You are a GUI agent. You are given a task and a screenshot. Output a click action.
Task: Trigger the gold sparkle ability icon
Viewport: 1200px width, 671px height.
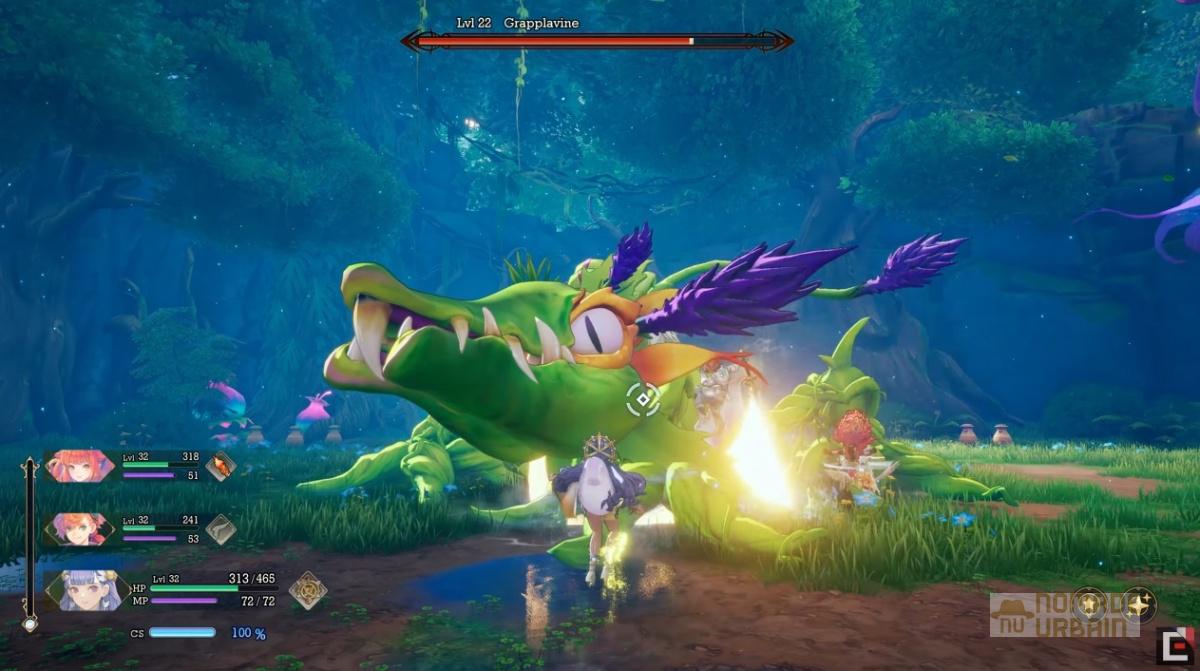1138,604
